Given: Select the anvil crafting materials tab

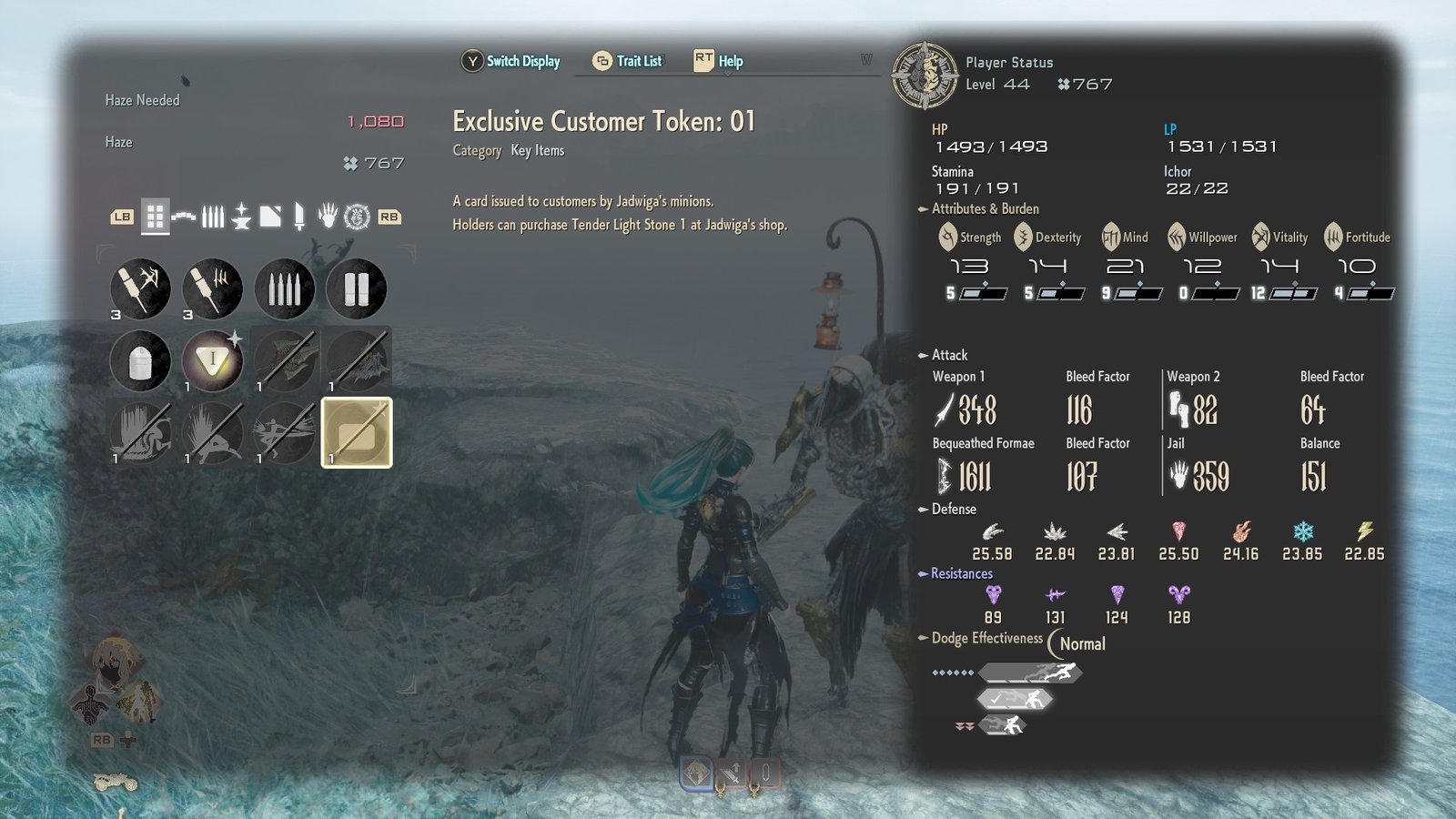Looking at the screenshot, I should tap(241, 217).
